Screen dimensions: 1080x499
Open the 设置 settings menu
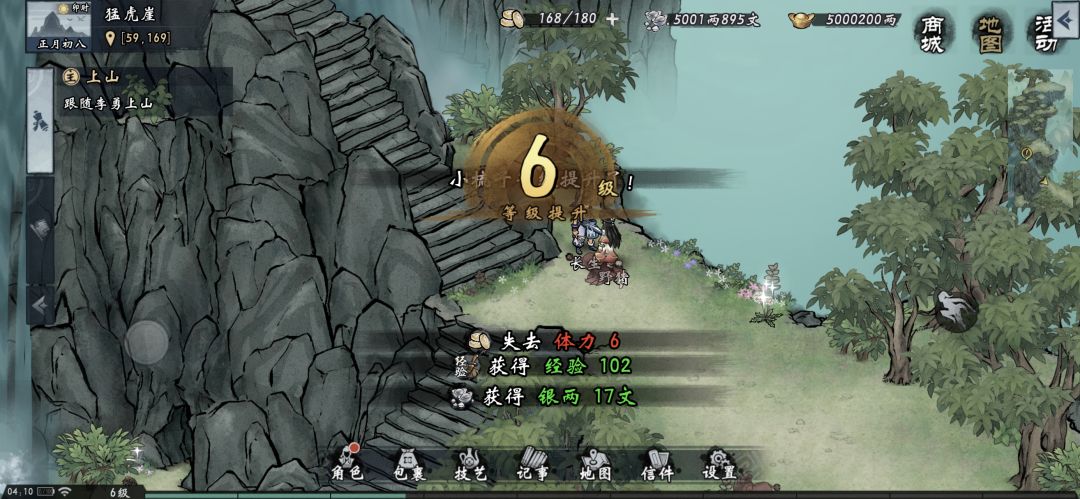tap(719, 464)
